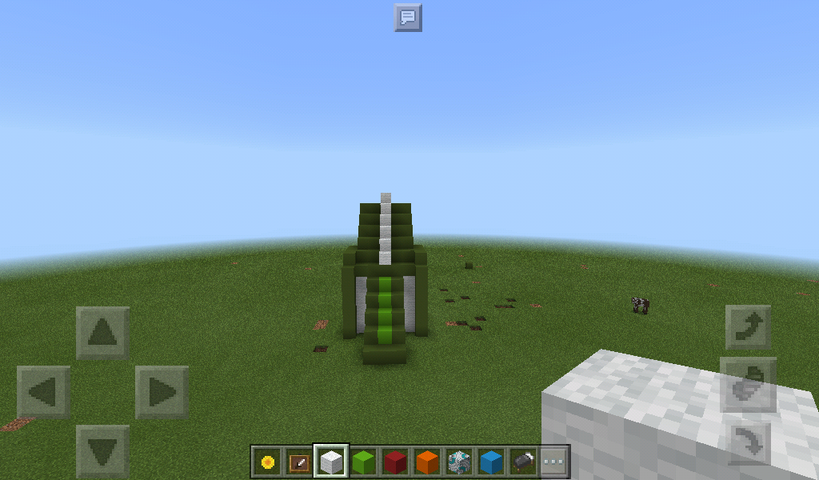Tap the move forward arrow
819x480 pixels.
point(103,332)
